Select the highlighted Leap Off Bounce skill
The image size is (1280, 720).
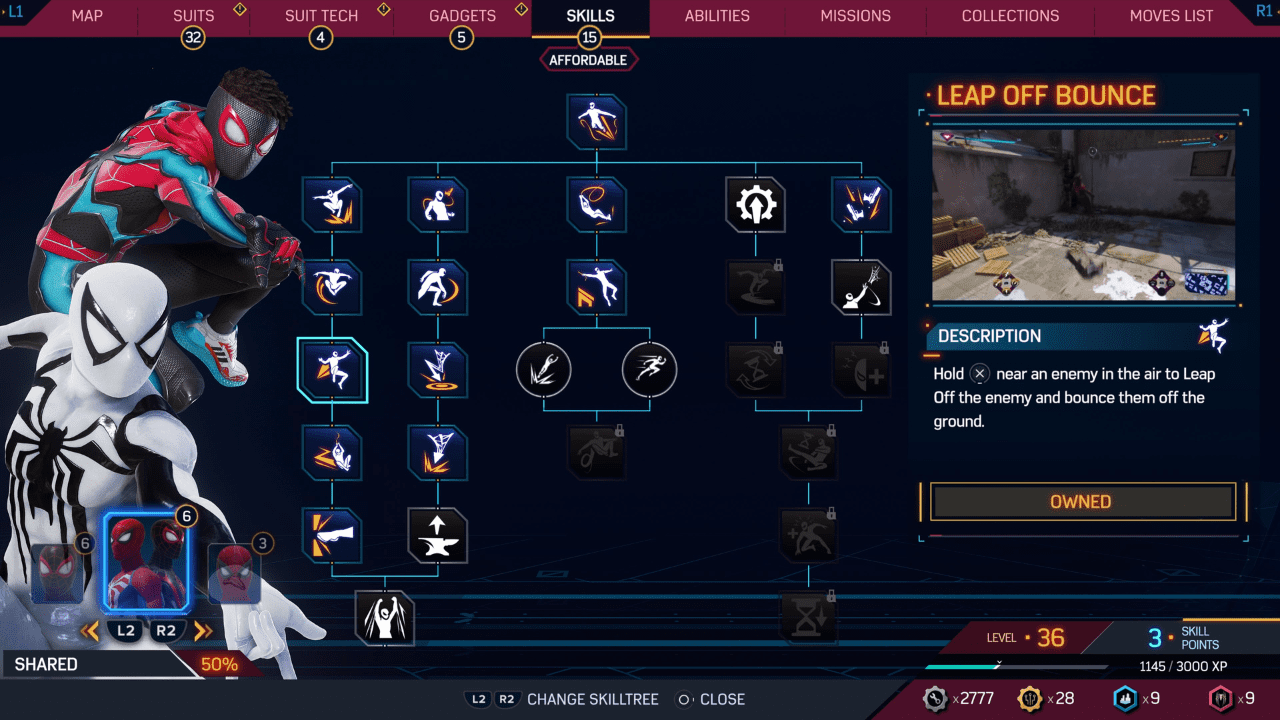[x=332, y=370]
